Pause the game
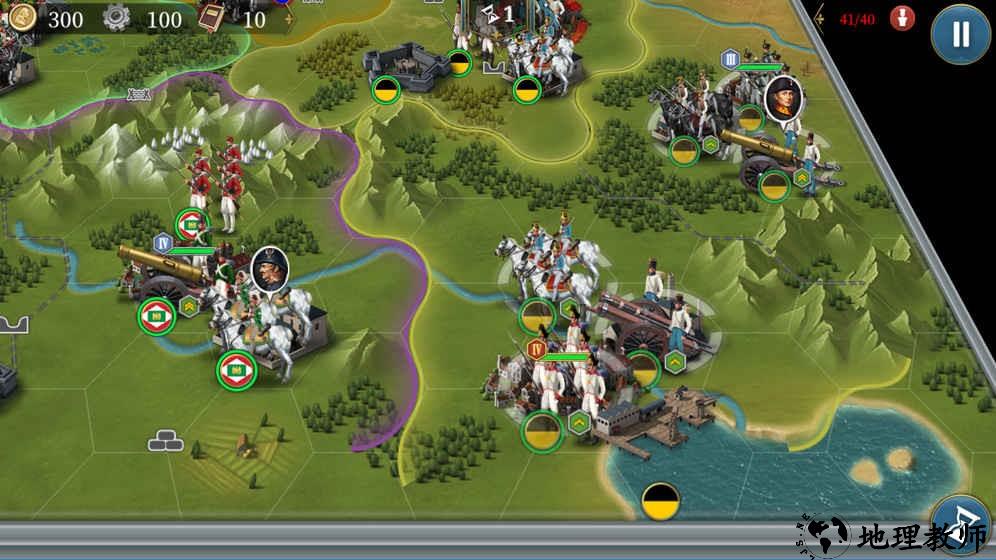 coord(960,34)
